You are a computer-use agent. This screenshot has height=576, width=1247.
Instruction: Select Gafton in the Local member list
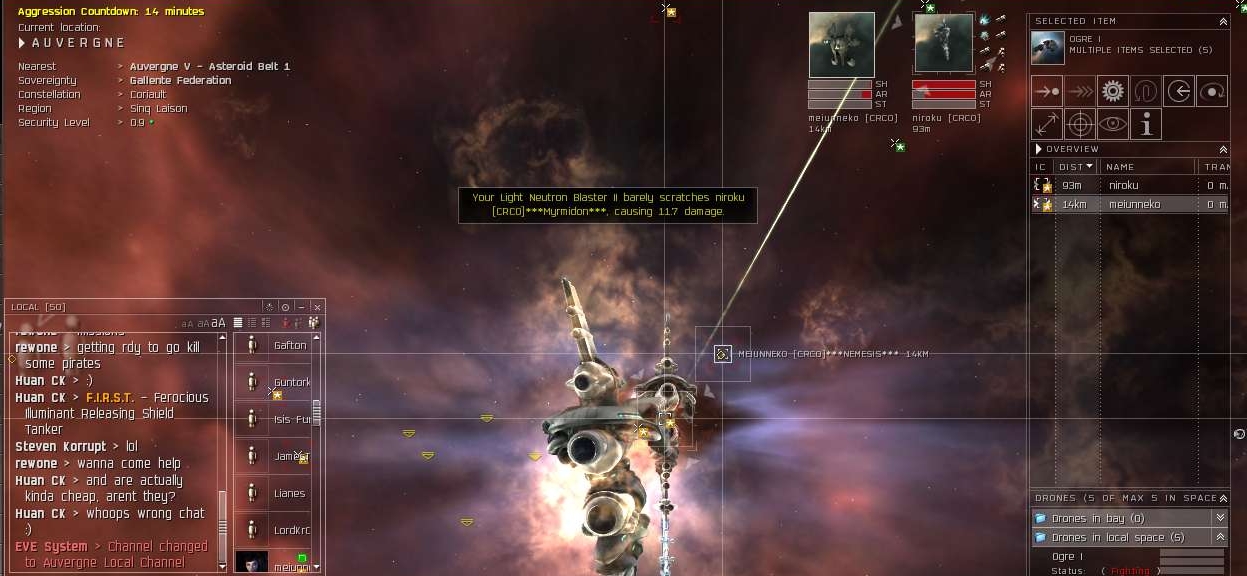[289, 346]
